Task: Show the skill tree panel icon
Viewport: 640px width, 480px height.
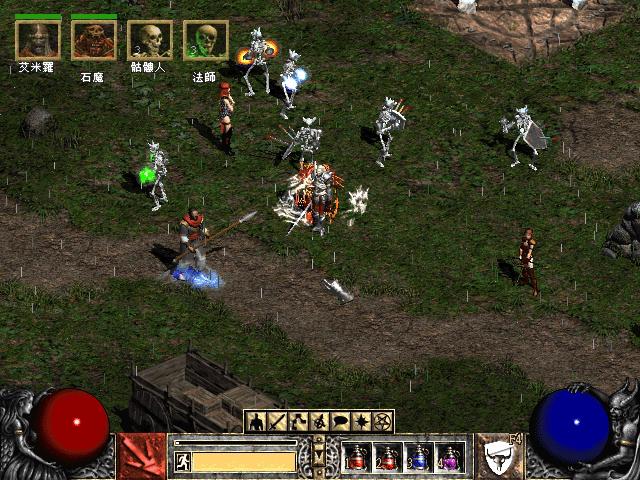Action: tap(298, 421)
